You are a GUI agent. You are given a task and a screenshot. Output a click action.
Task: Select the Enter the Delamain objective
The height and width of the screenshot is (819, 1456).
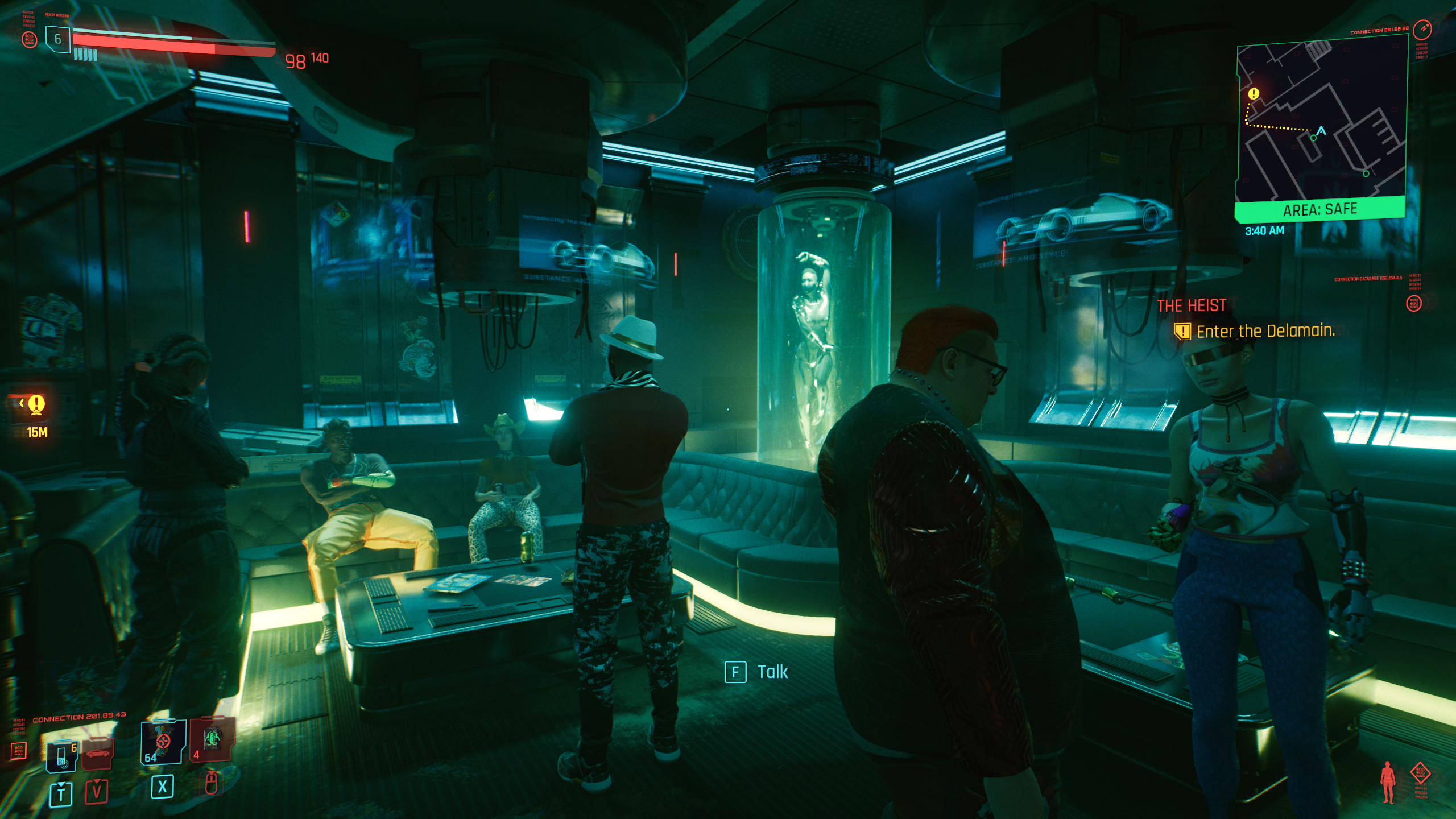[x=1265, y=331]
